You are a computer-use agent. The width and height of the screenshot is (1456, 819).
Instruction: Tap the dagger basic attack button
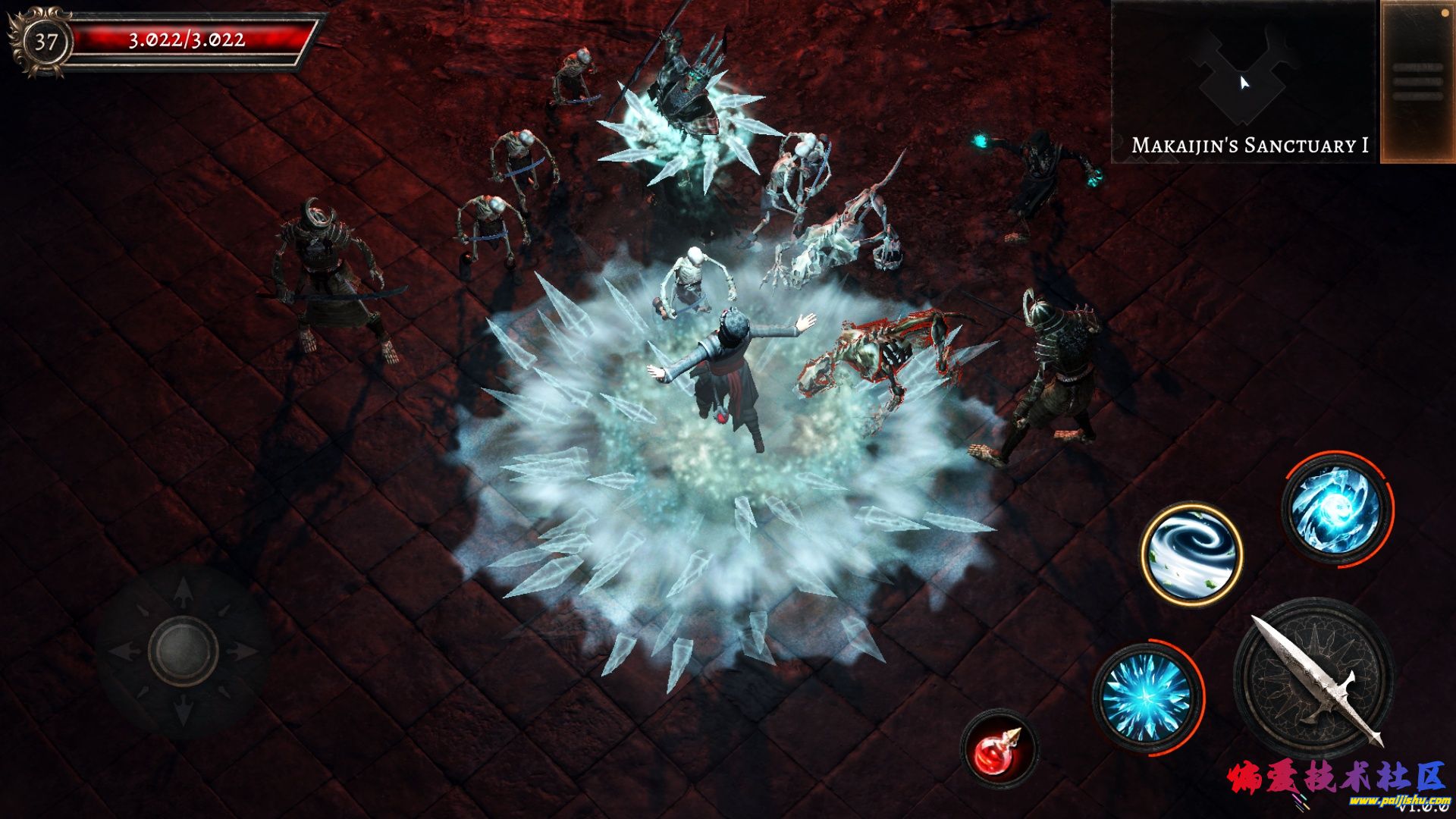[1314, 678]
